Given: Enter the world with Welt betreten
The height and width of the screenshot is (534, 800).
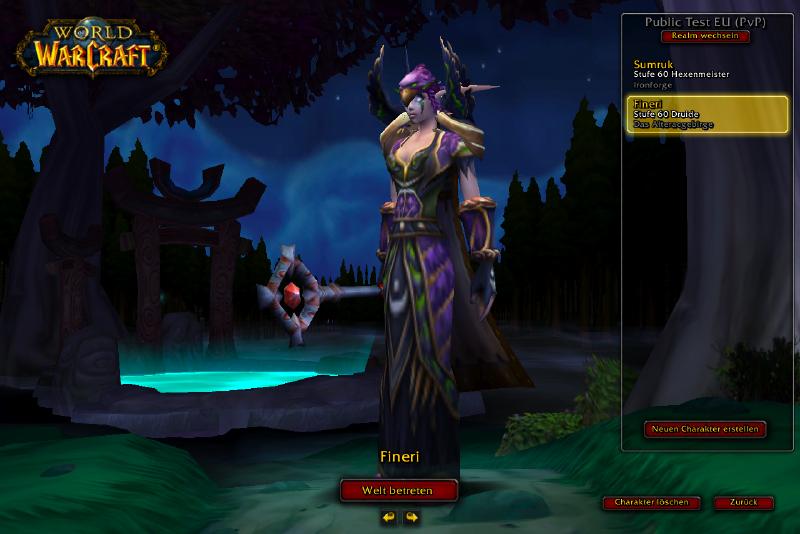Looking at the screenshot, I should pos(399,490).
